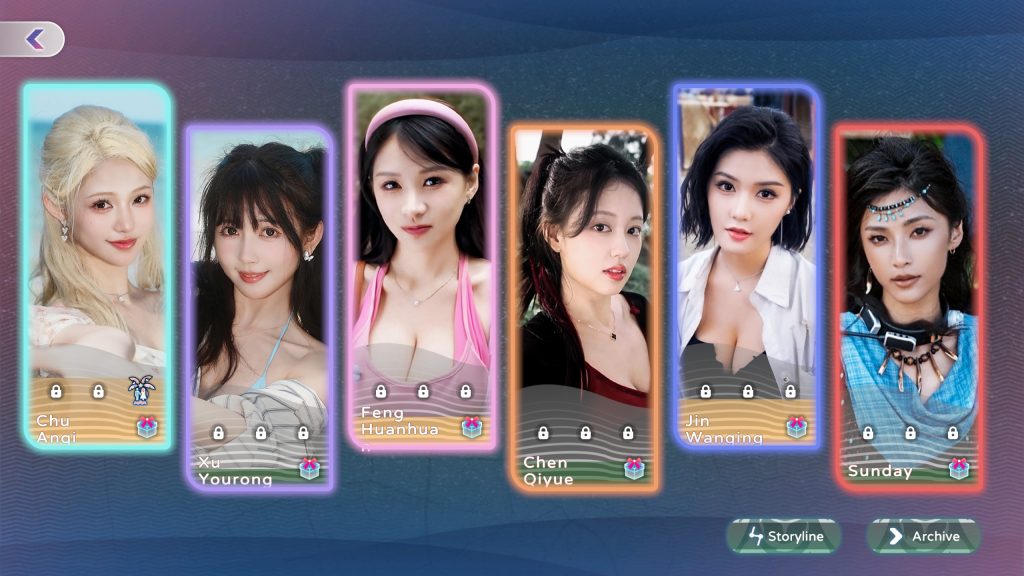Open Jin Wanqing's gift box icon
Viewport: 1024px width, 576px height.
(796, 427)
